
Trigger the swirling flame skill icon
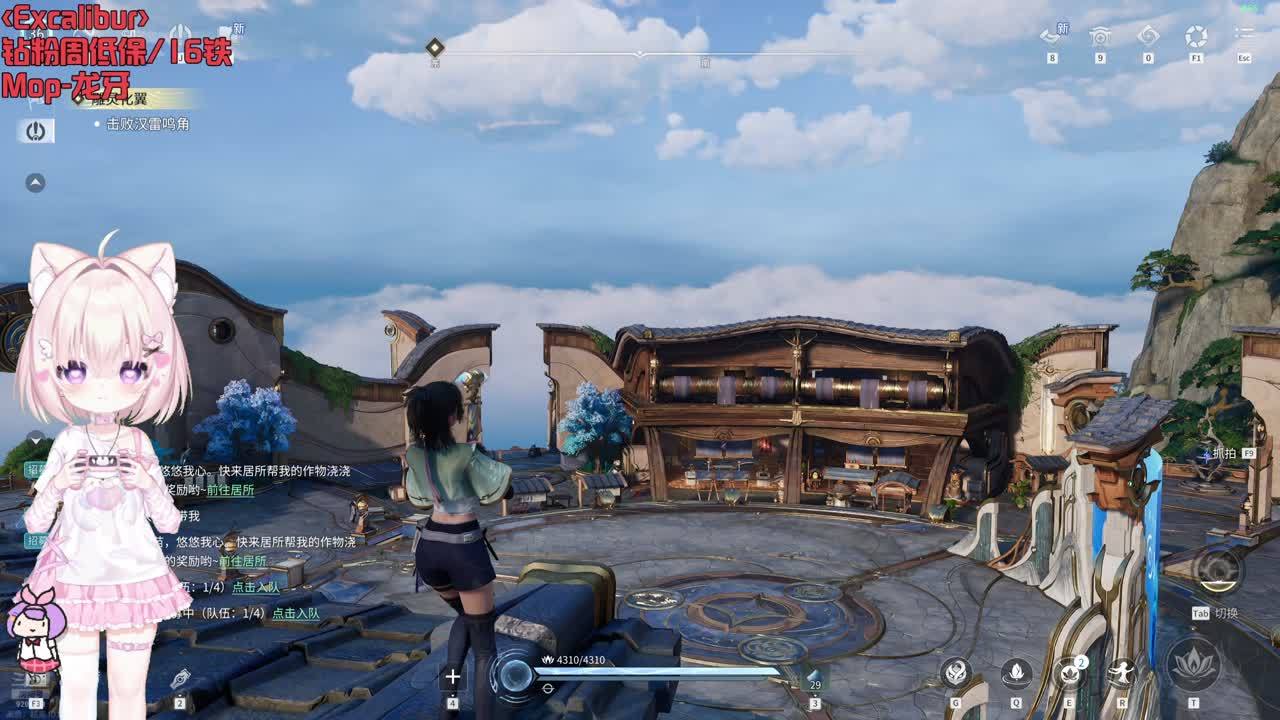(956, 672)
